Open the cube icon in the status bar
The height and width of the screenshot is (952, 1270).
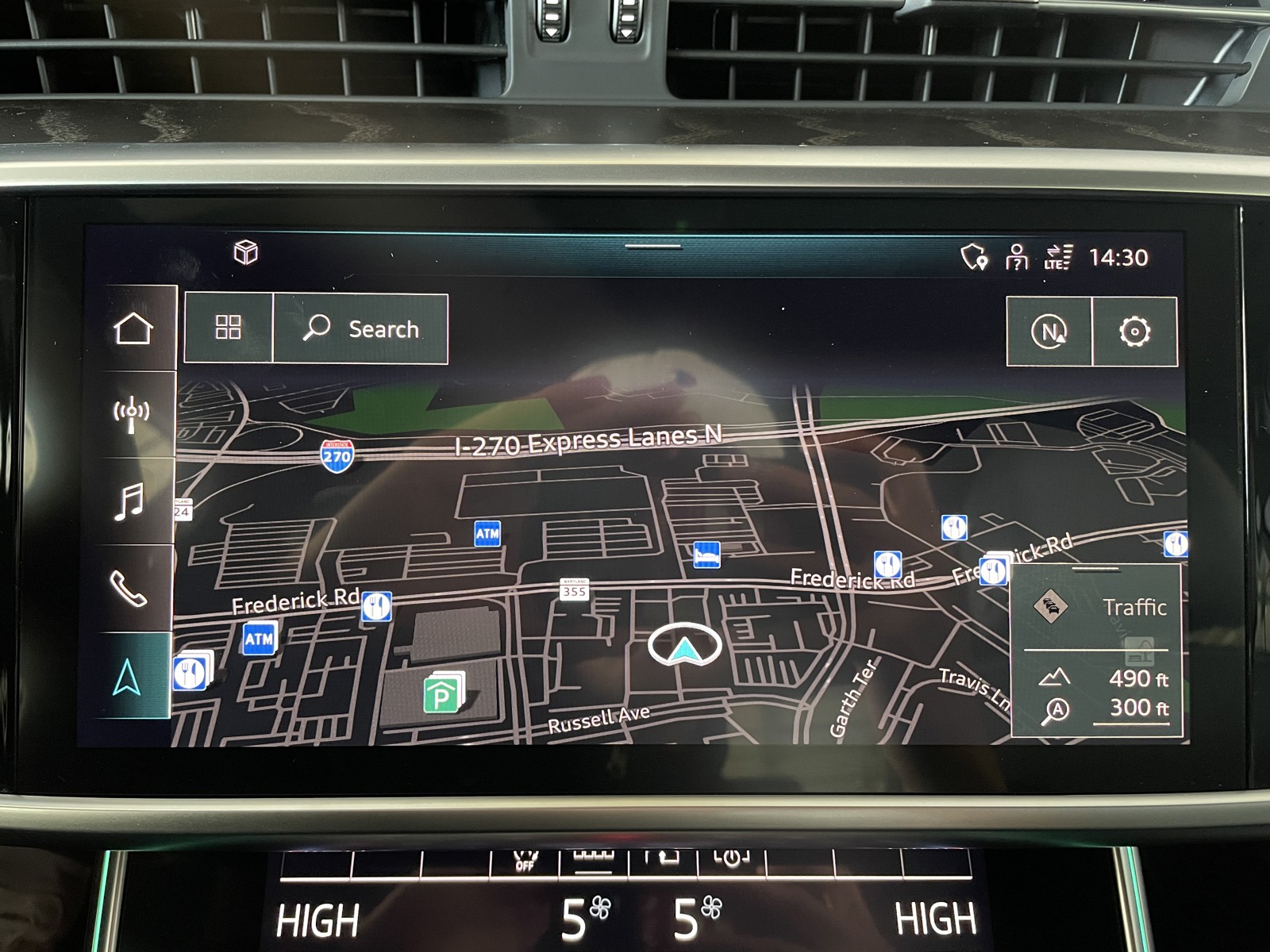246,253
